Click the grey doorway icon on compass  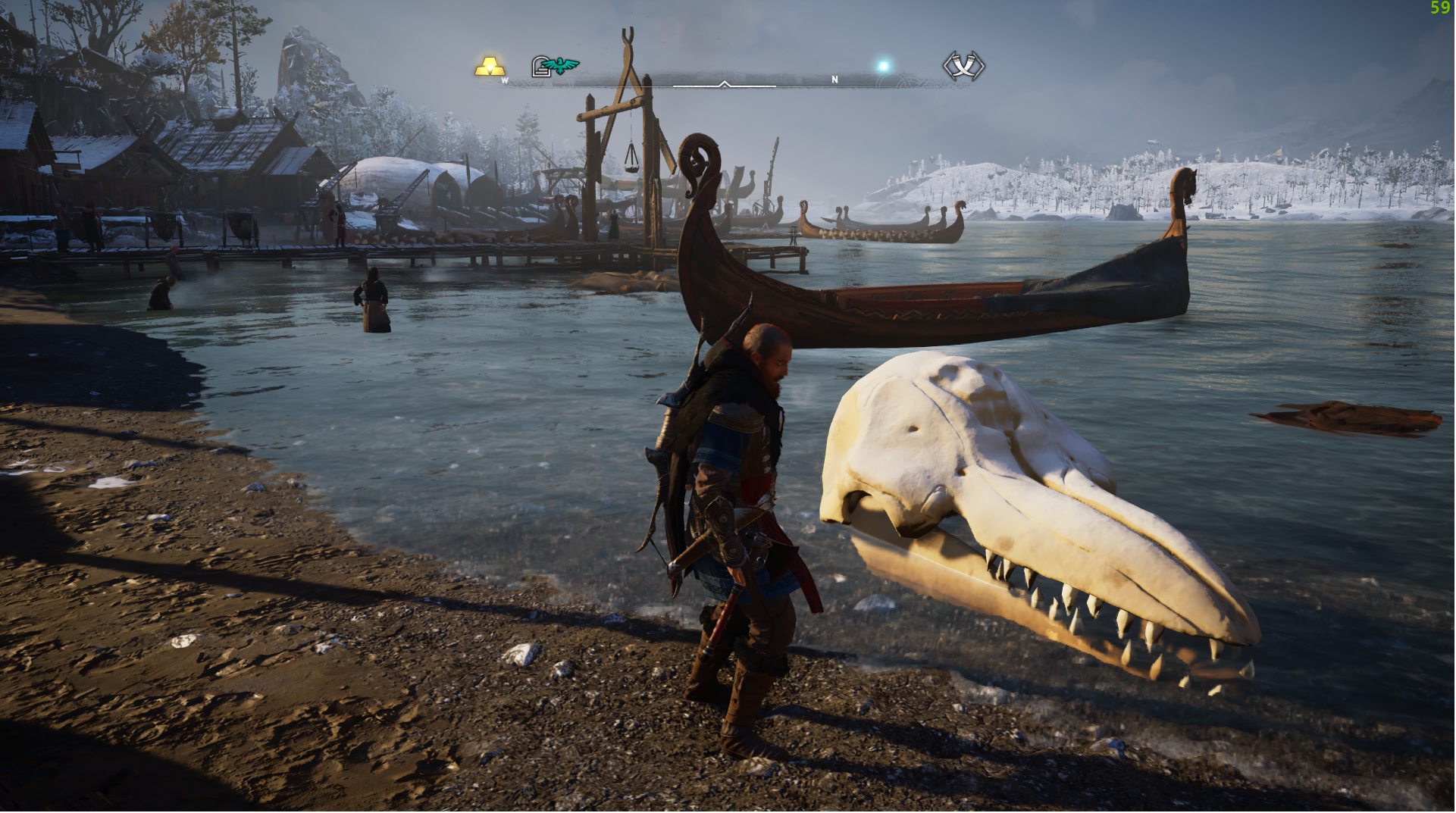(540, 67)
